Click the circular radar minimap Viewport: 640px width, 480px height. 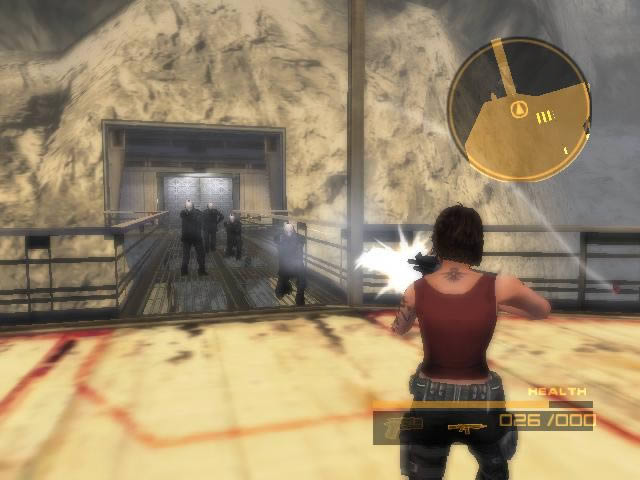519,110
